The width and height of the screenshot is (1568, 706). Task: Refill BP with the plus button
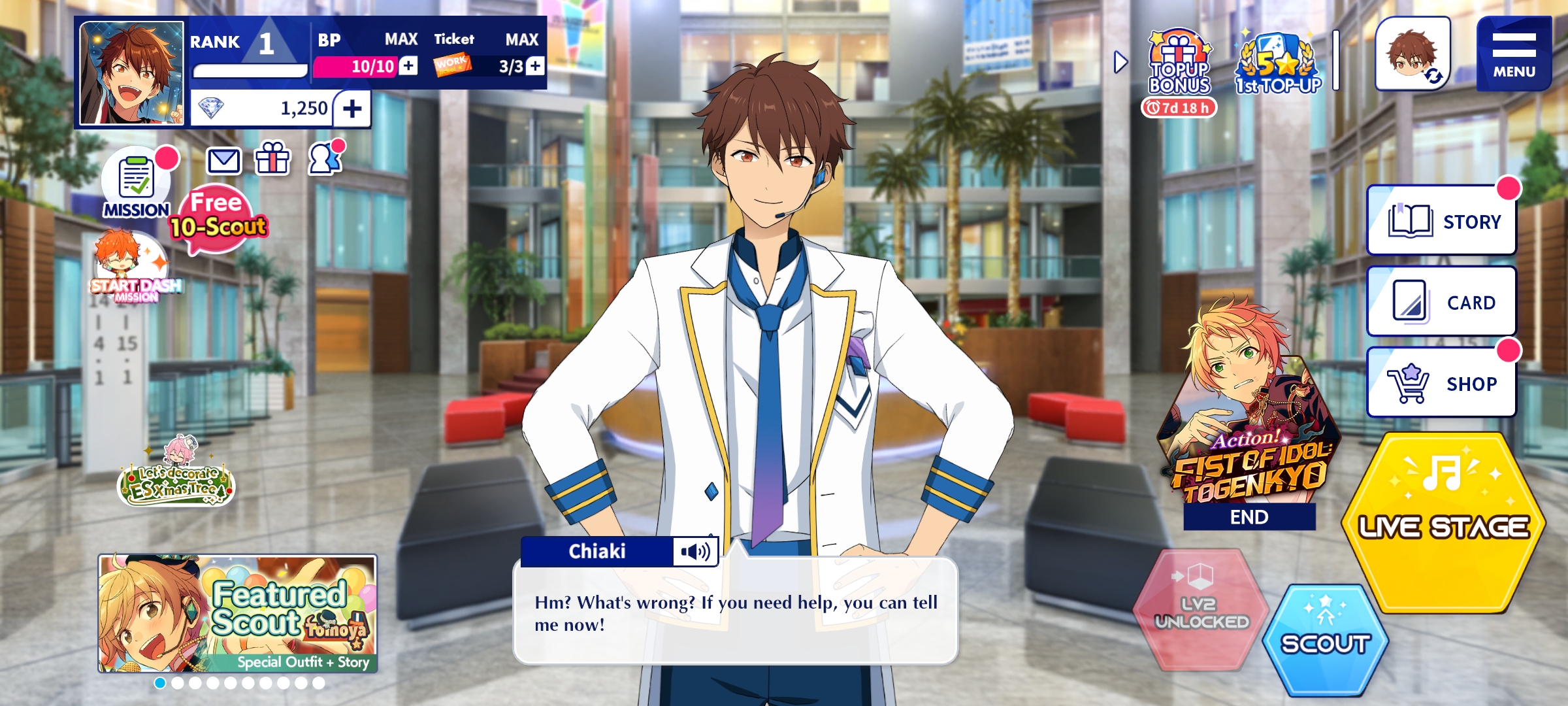(408, 66)
